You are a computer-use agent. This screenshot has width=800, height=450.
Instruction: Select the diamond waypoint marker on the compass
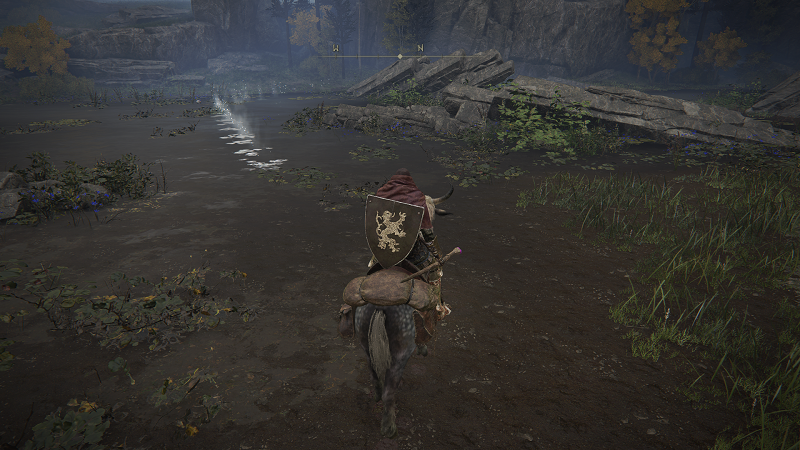click(x=400, y=56)
